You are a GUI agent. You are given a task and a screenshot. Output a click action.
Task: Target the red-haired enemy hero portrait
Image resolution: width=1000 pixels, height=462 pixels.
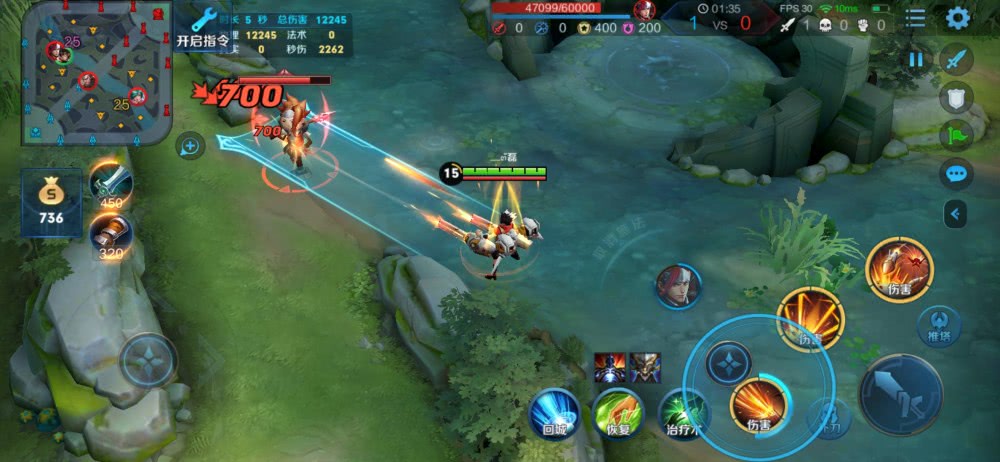(x=679, y=286)
